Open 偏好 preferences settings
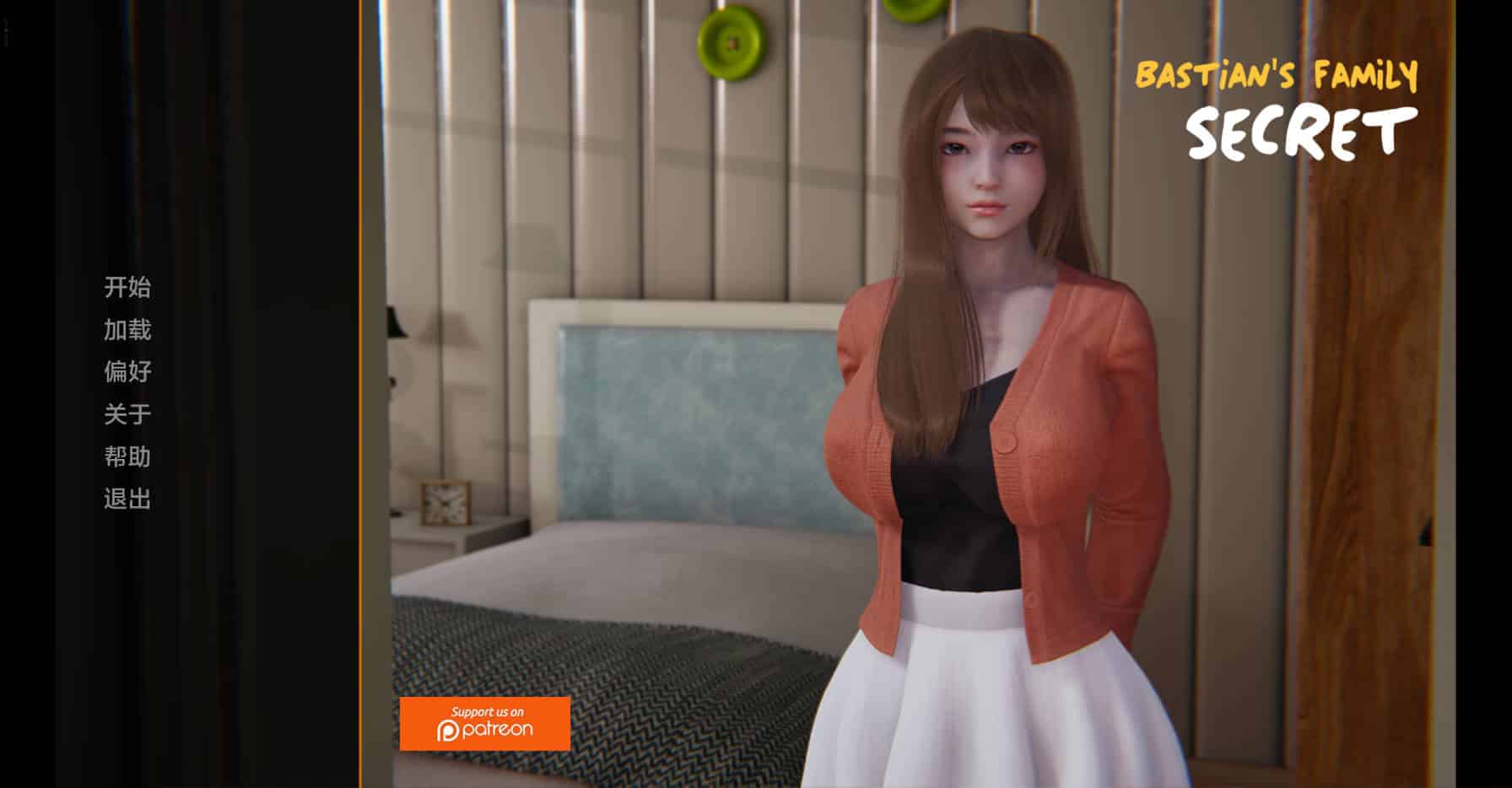Image resolution: width=1512 pixels, height=788 pixels. (127, 372)
